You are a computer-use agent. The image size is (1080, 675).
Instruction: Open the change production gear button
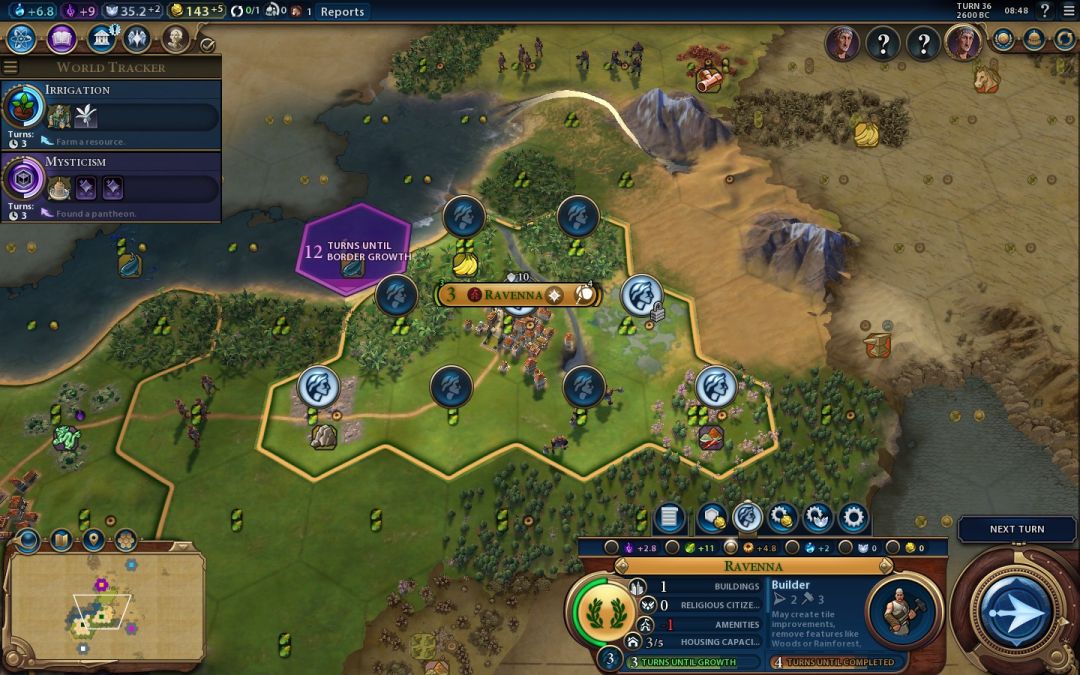point(853,518)
